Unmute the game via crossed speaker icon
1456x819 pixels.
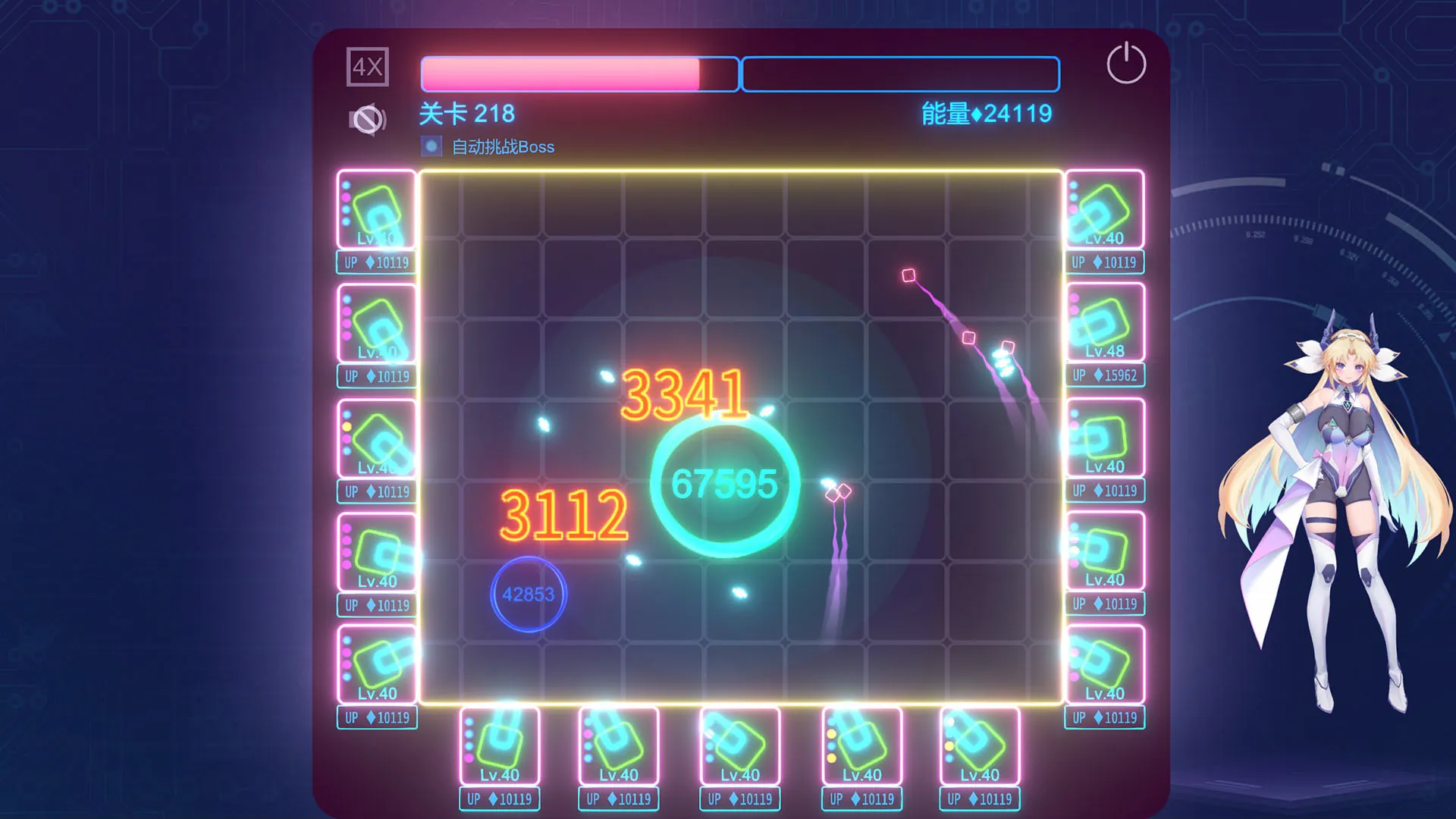pyautogui.click(x=366, y=118)
